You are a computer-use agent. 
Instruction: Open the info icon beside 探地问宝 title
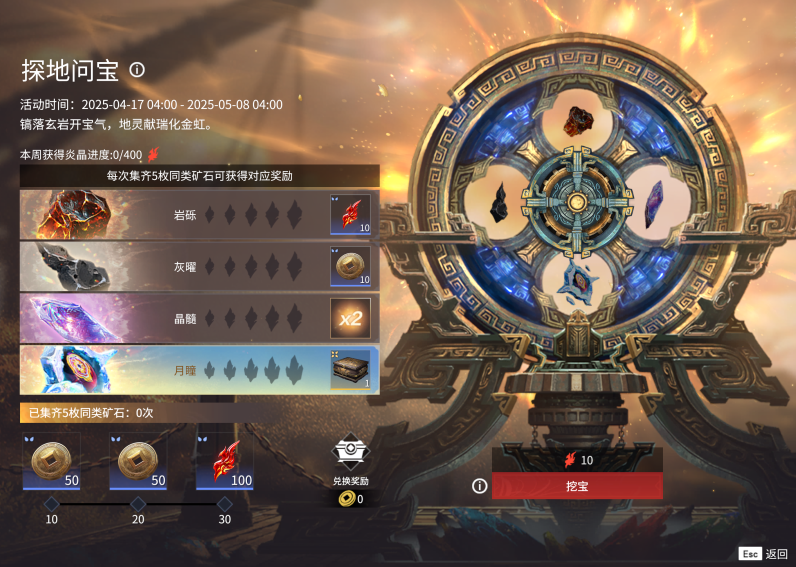(x=137, y=70)
